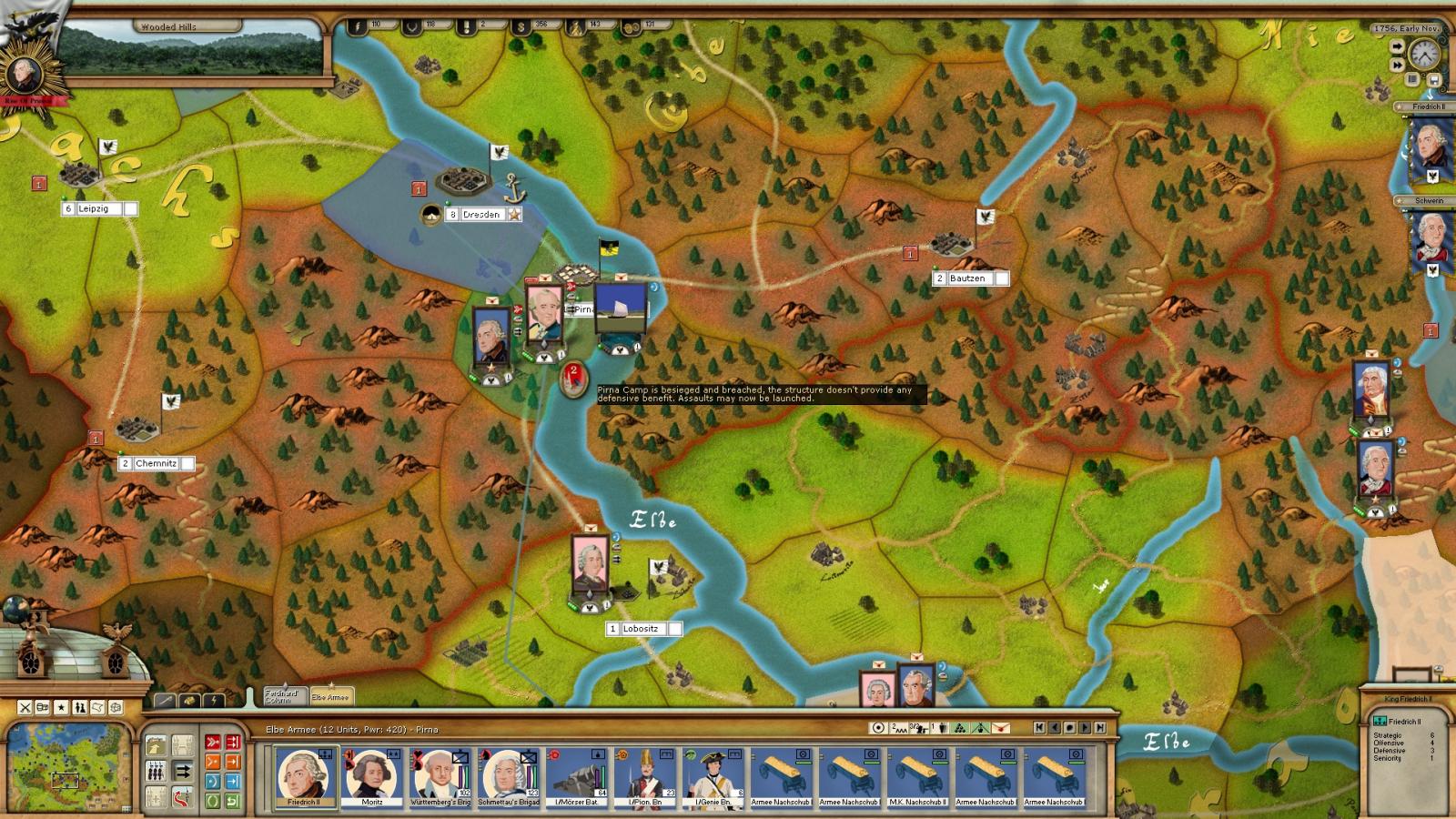The height and width of the screenshot is (819, 1456).
Task: Toggle the crossed swords map filter
Action: [x=25, y=707]
